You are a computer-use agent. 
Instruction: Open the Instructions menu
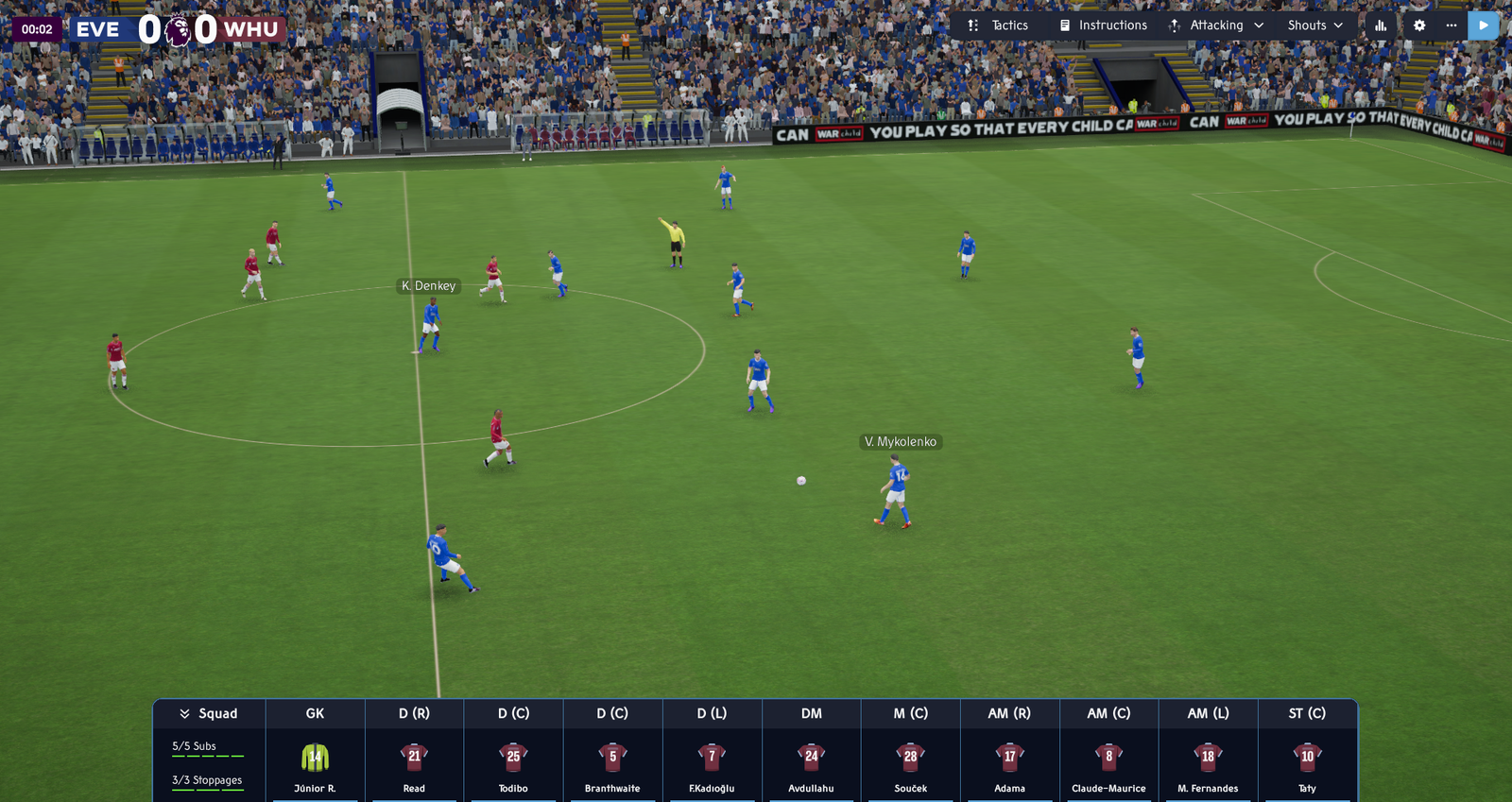tap(1103, 26)
